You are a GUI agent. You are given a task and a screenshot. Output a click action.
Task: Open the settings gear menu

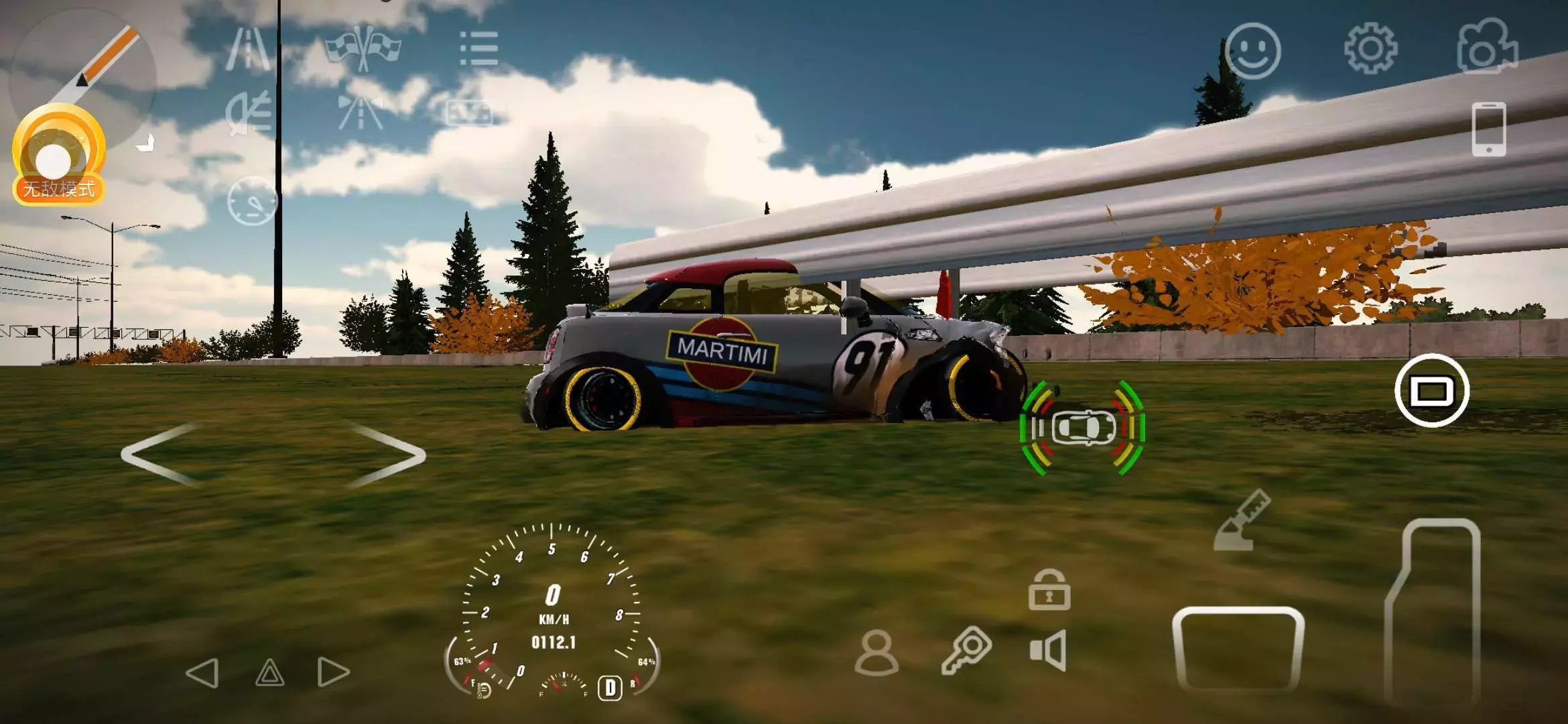(x=1370, y=48)
